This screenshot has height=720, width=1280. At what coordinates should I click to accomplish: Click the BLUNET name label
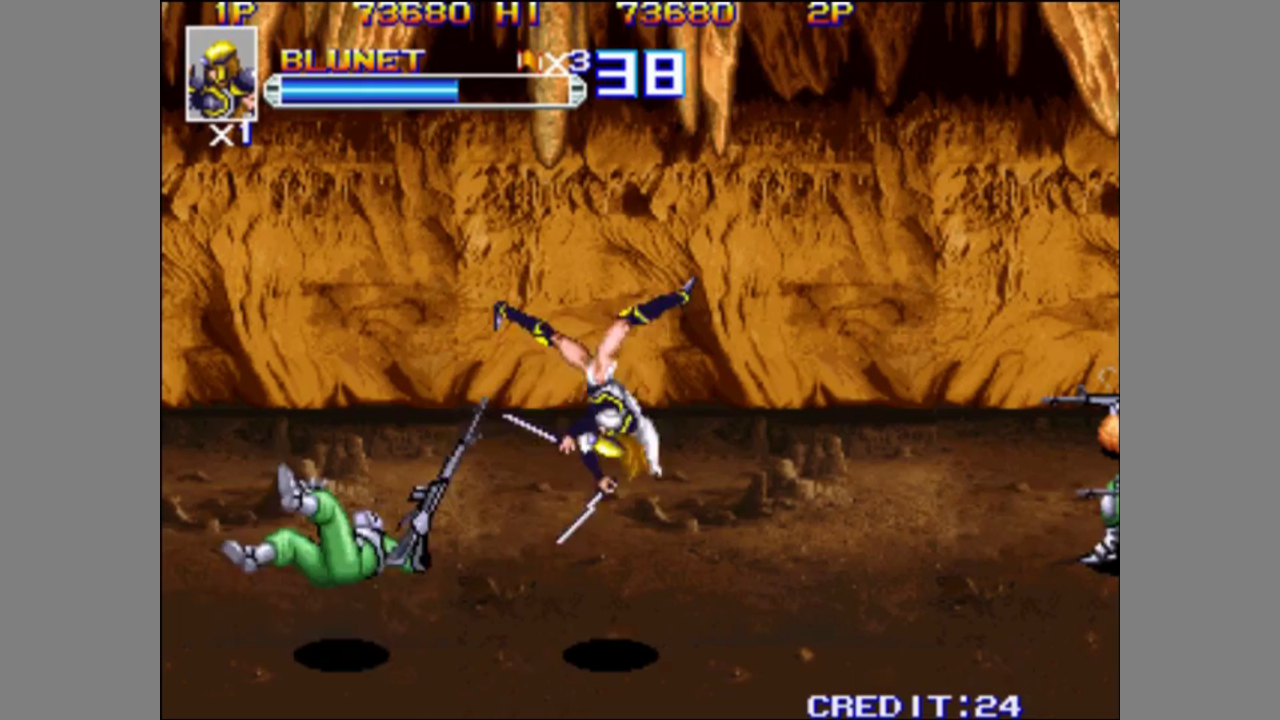[352, 58]
